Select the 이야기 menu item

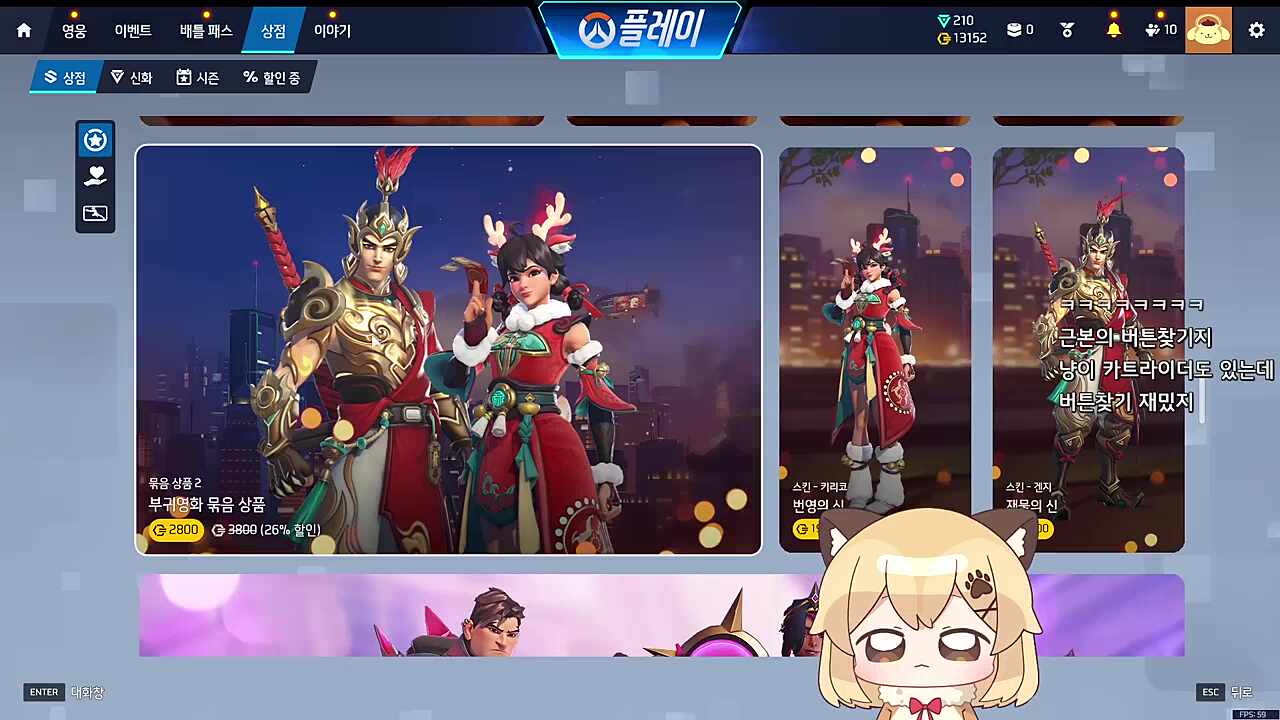(x=331, y=30)
